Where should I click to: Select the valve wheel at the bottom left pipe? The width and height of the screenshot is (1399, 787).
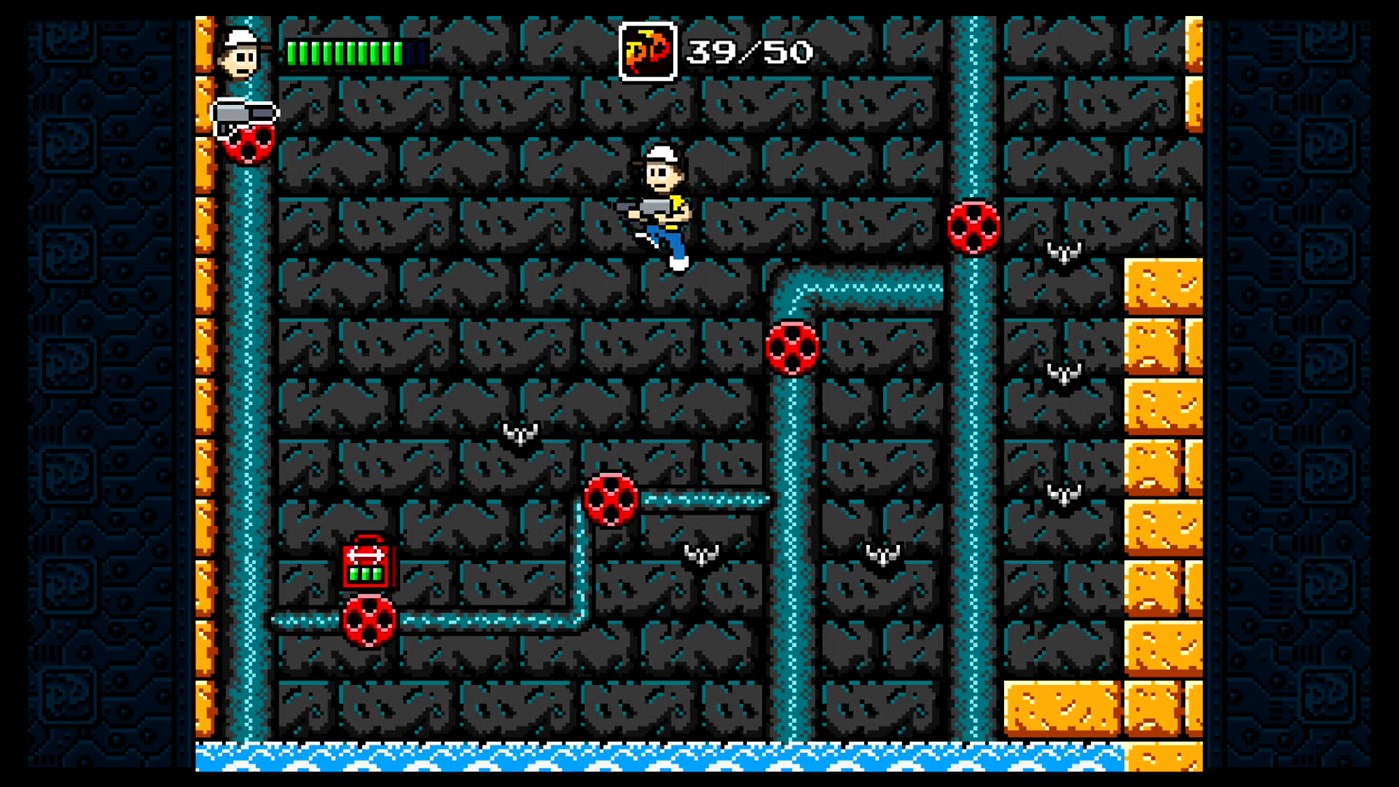point(369,620)
